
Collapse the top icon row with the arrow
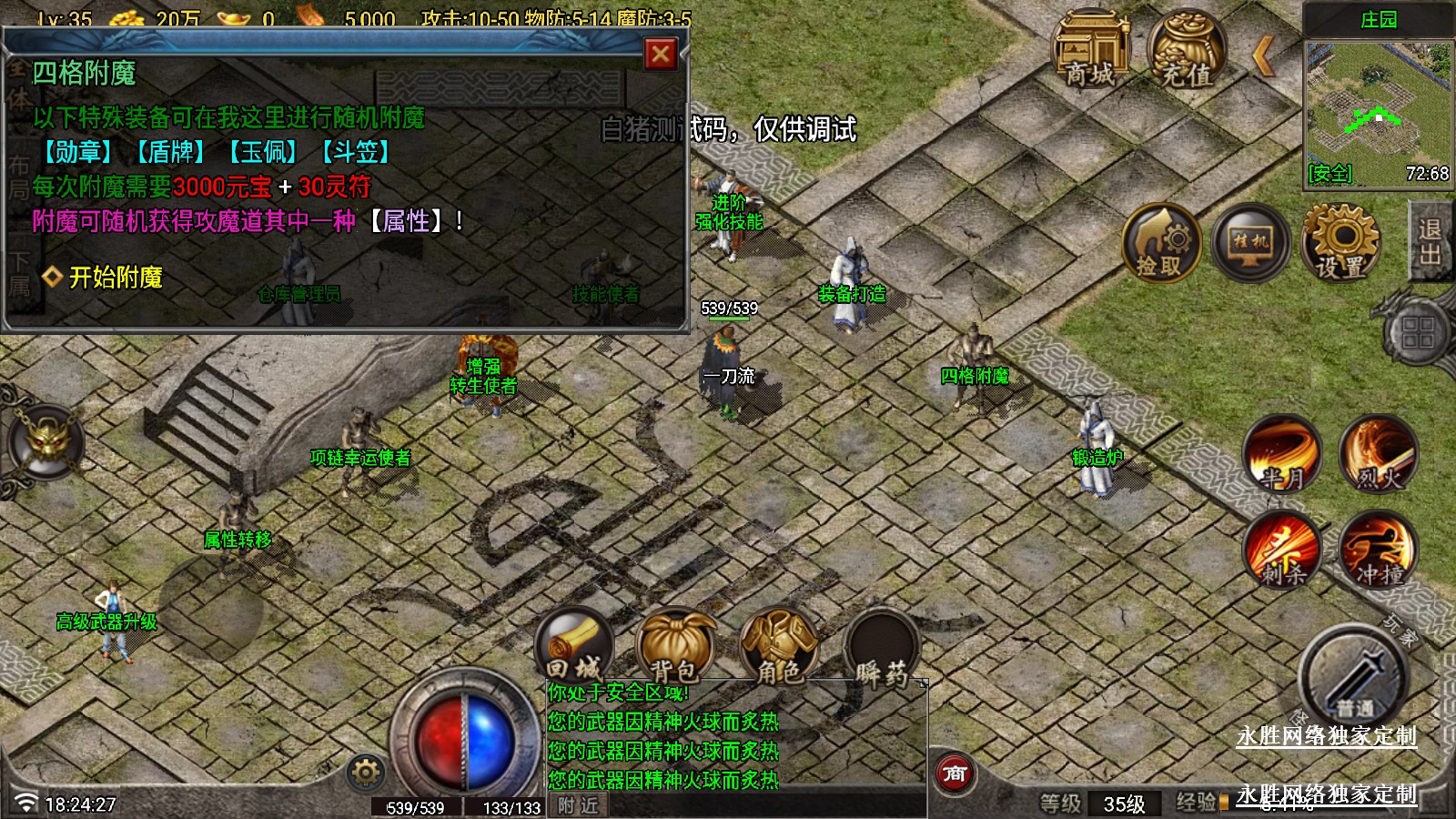click(1263, 57)
